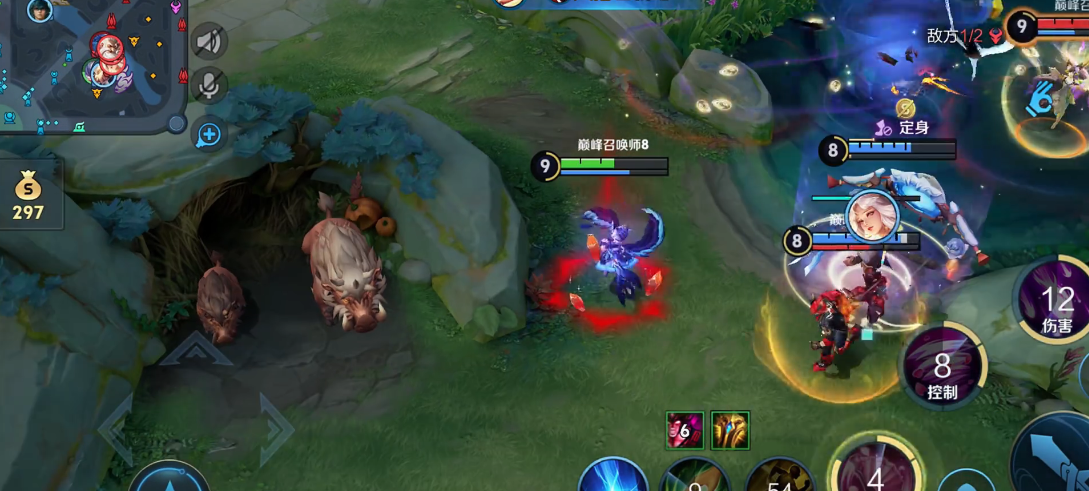Activate the 控制 skill button

pos(942,370)
